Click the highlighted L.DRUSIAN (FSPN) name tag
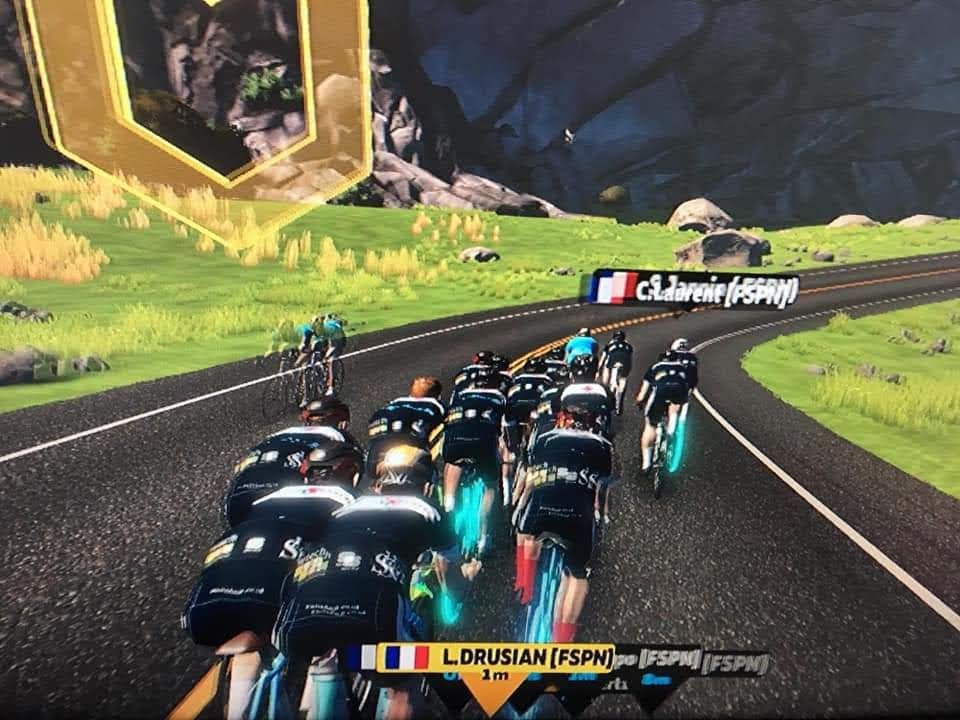Image resolution: width=960 pixels, height=720 pixels. click(x=495, y=658)
